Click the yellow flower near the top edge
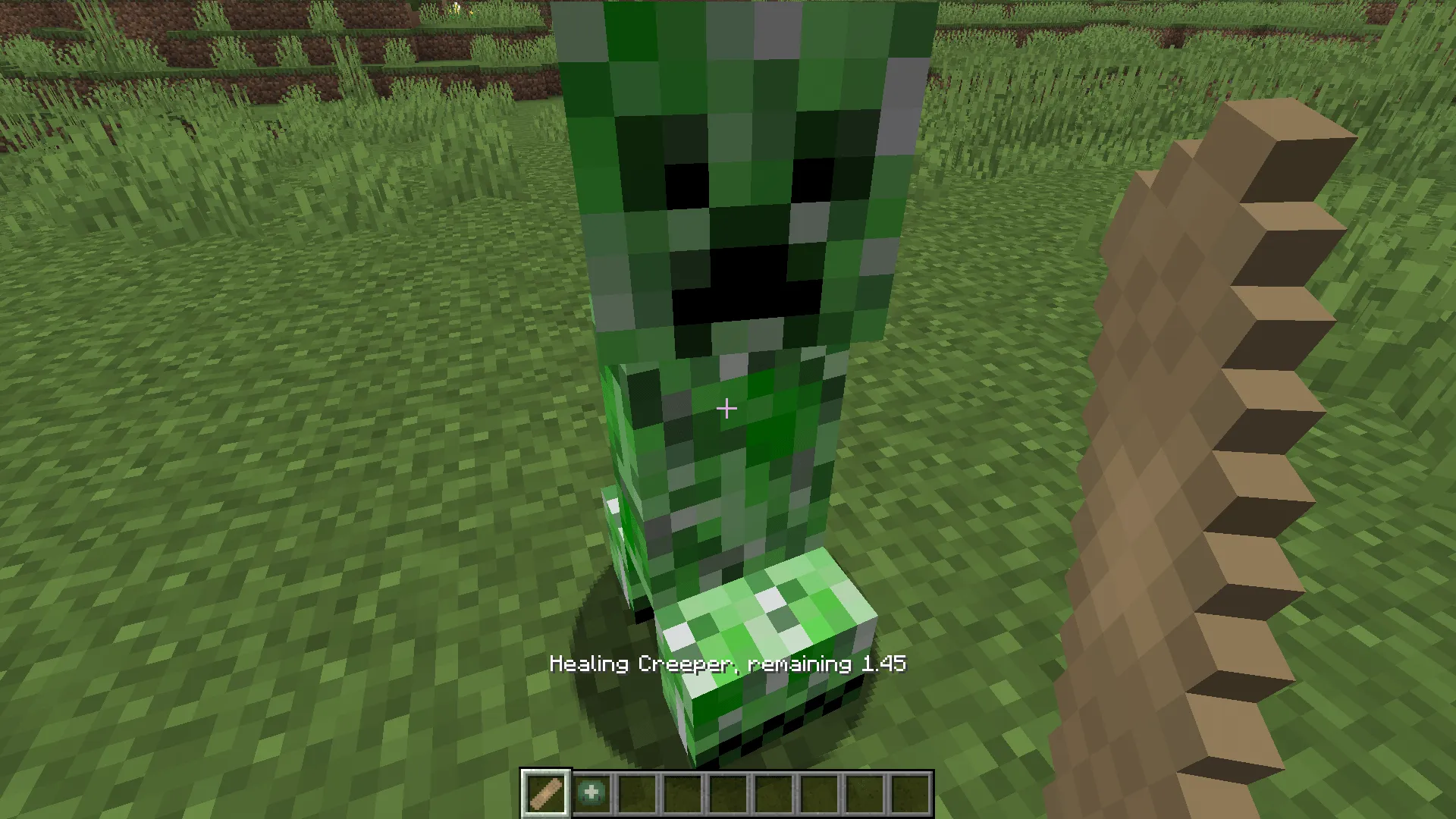The width and height of the screenshot is (1456, 819). [x=456, y=9]
